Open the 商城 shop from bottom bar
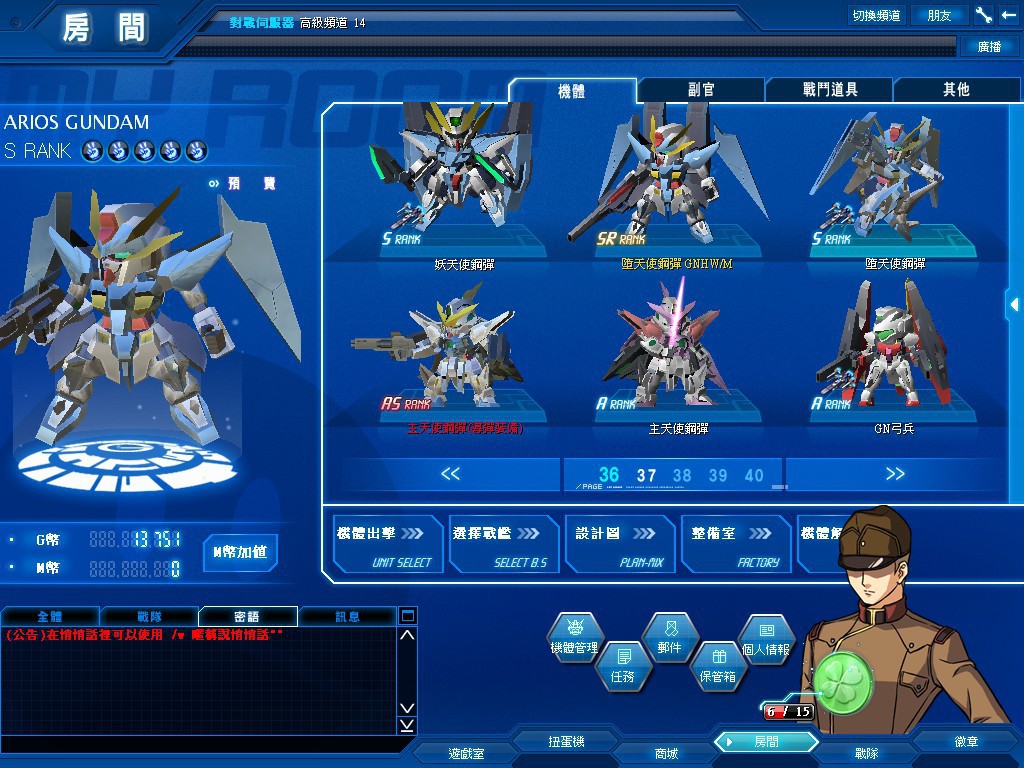The image size is (1024, 768). (x=666, y=753)
